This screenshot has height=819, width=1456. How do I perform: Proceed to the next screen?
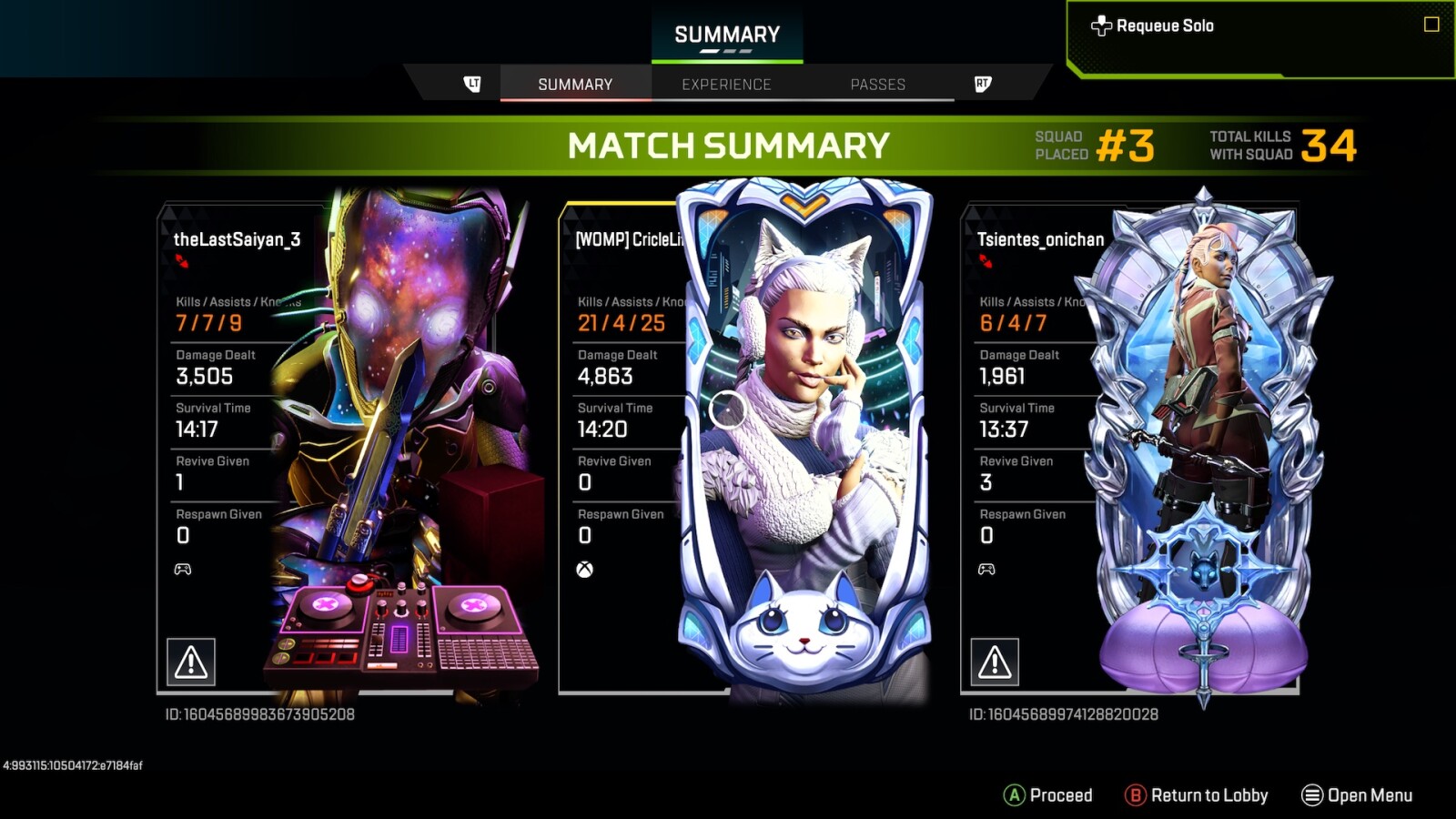[1048, 795]
